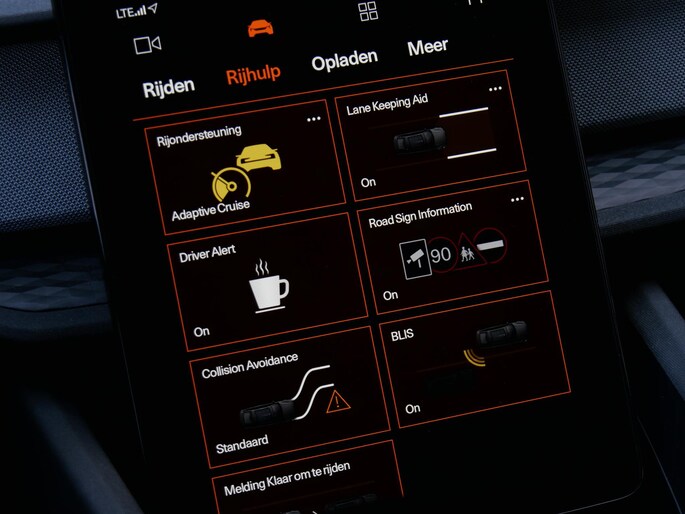Open the app grid icon
Screen dimensions: 685x514
point(368,11)
